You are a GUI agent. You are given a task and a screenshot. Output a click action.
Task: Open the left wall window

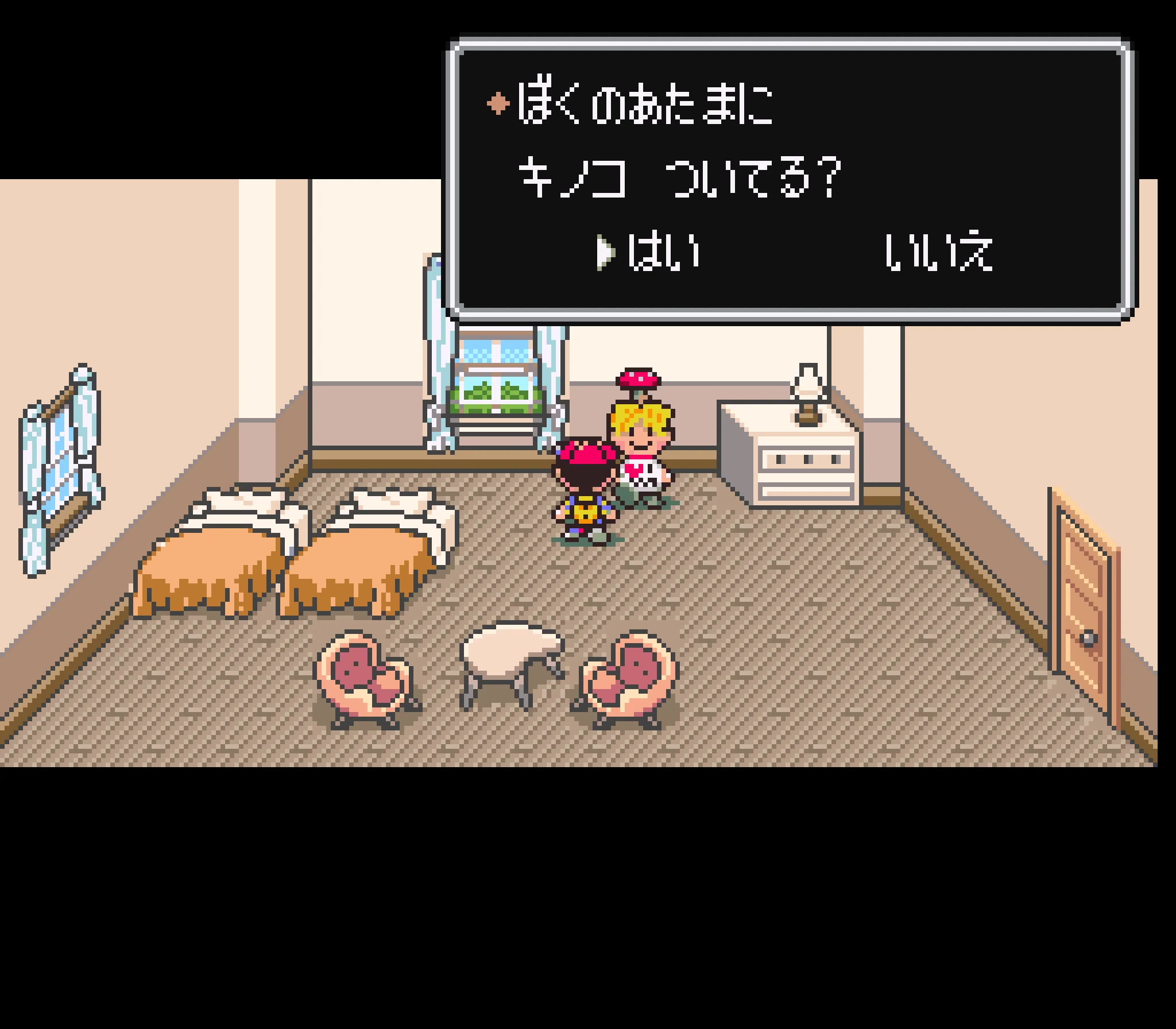pos(60,471)
